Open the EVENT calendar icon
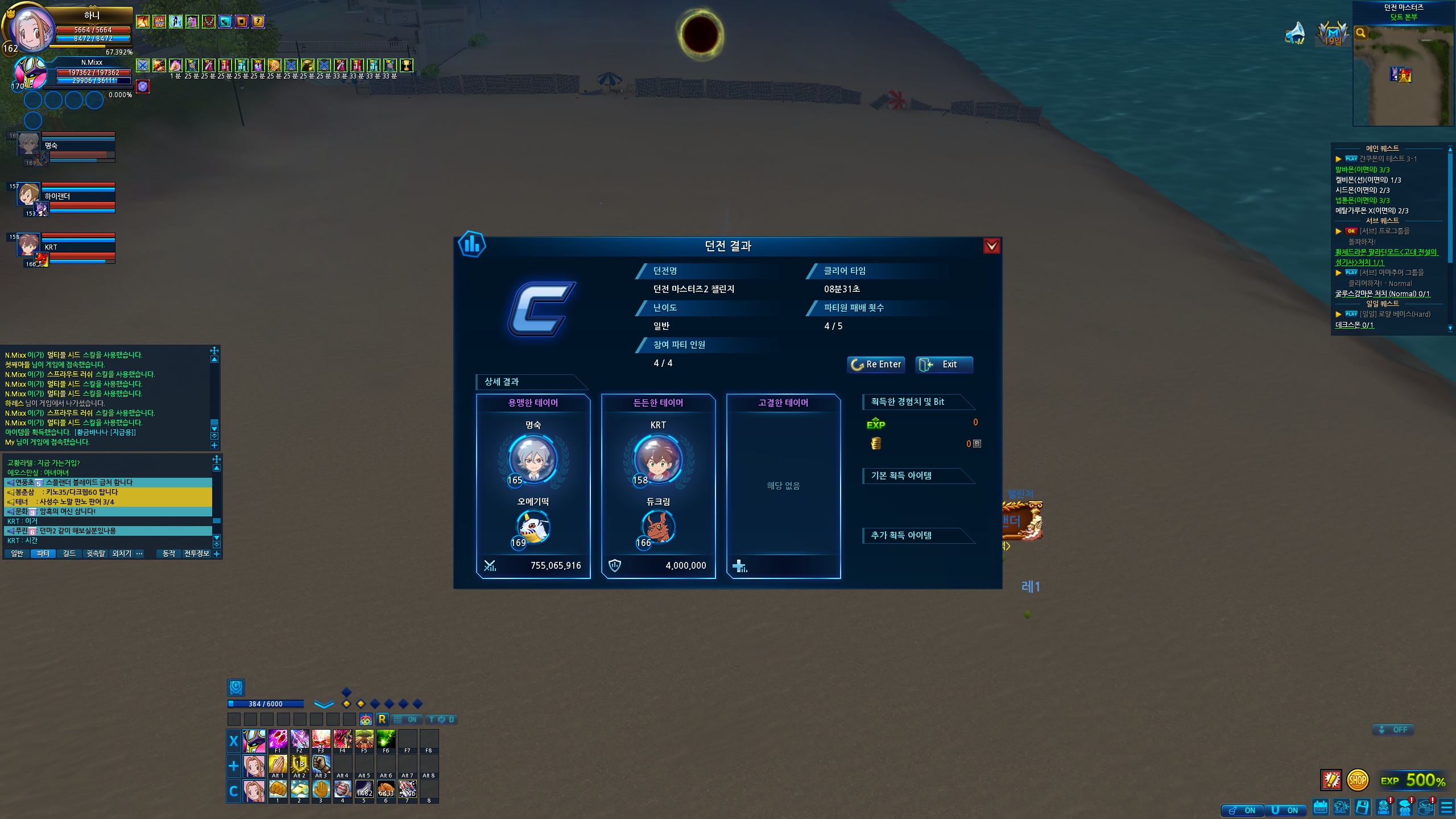 click(x=1320, y=808)
